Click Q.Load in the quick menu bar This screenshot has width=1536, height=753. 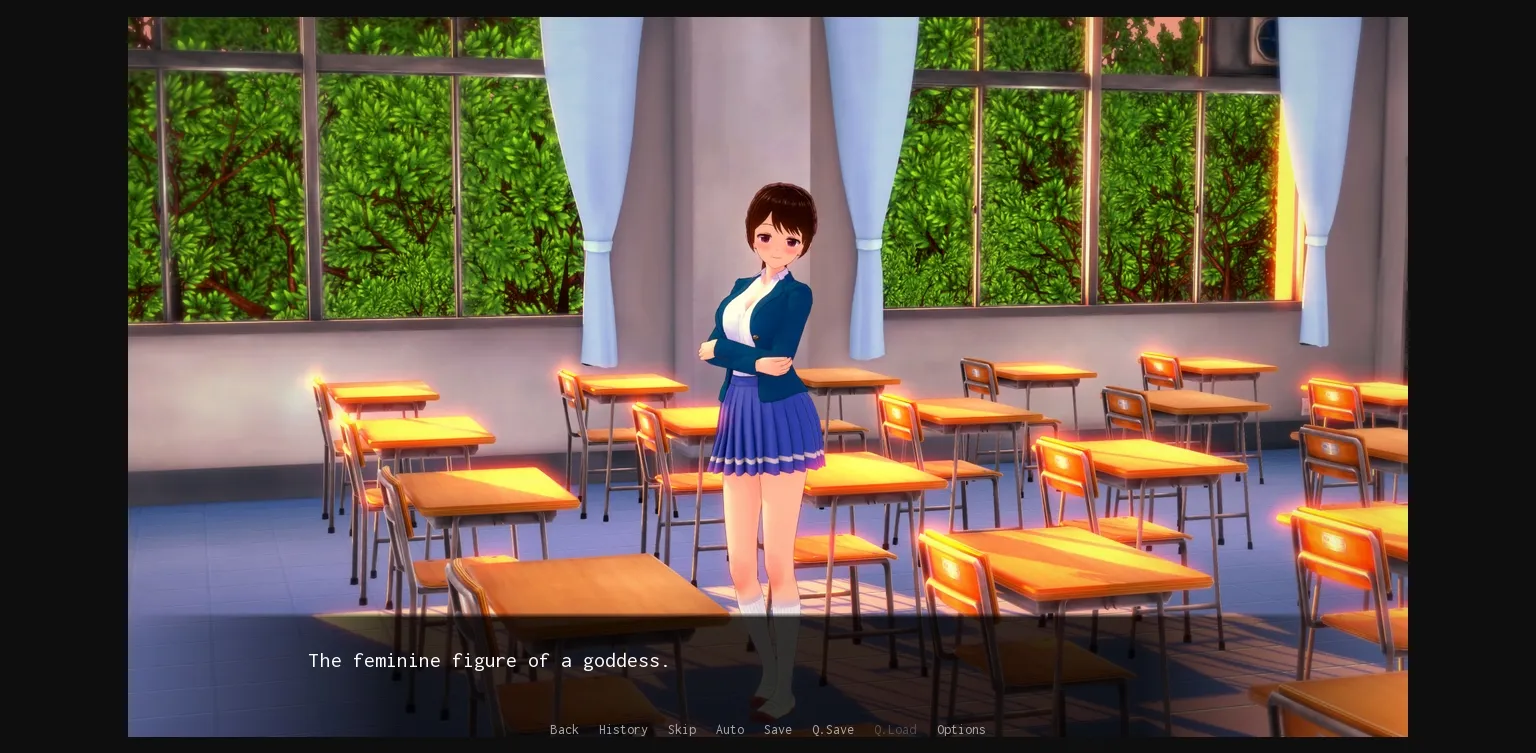894,730
